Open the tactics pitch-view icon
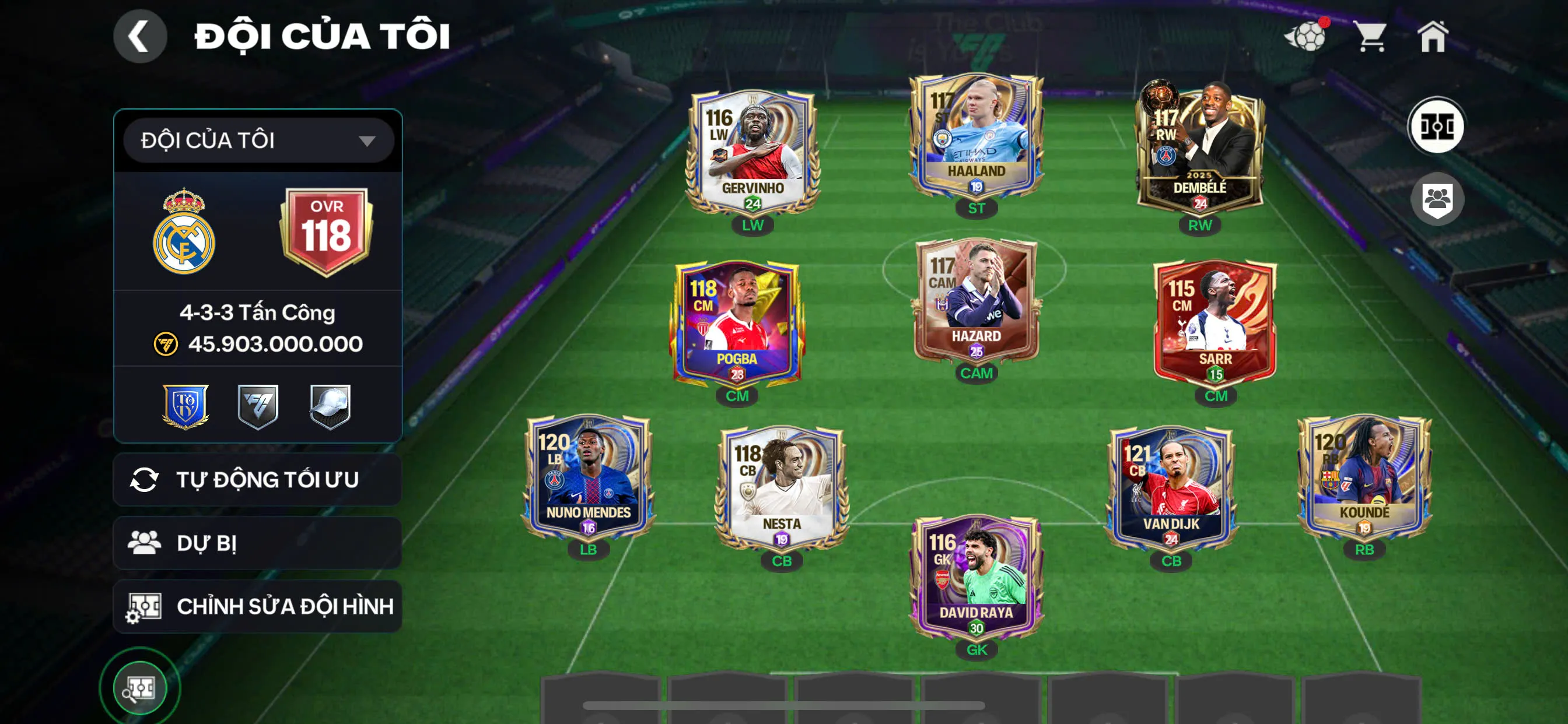 pos(1437,126)
